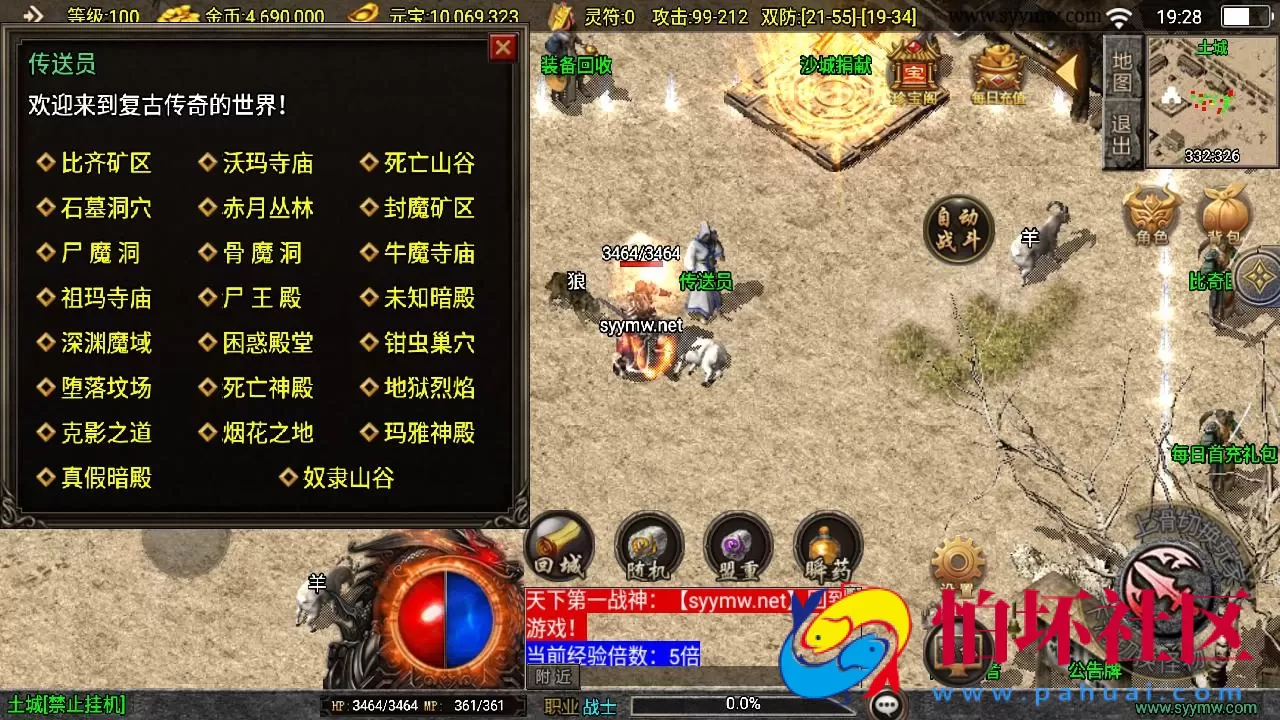Click the 随机 random teleport icon
The image size is (1280, 720).
[647, 547]
